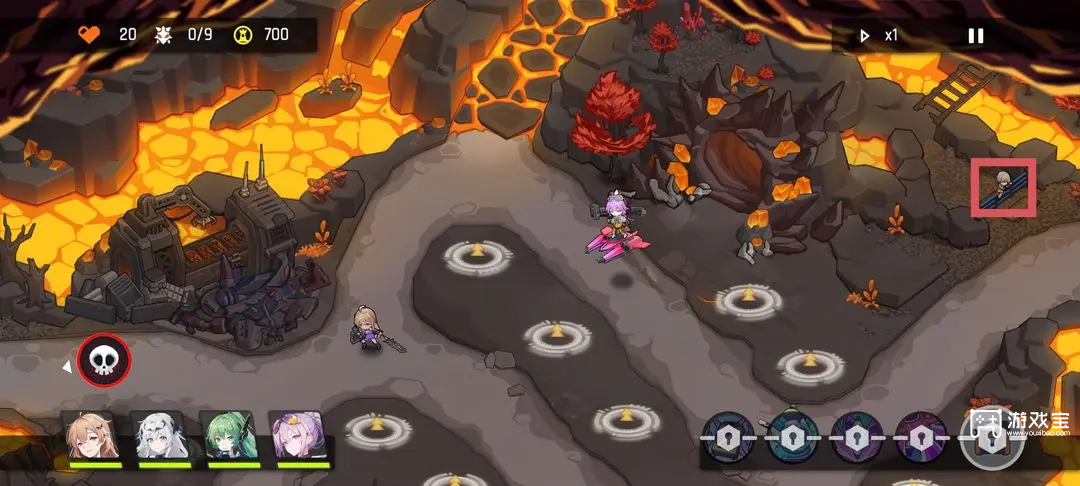Call the next wave with the skull button
The width and height of the screenshot is (1080, 486).
pos(104,360)
